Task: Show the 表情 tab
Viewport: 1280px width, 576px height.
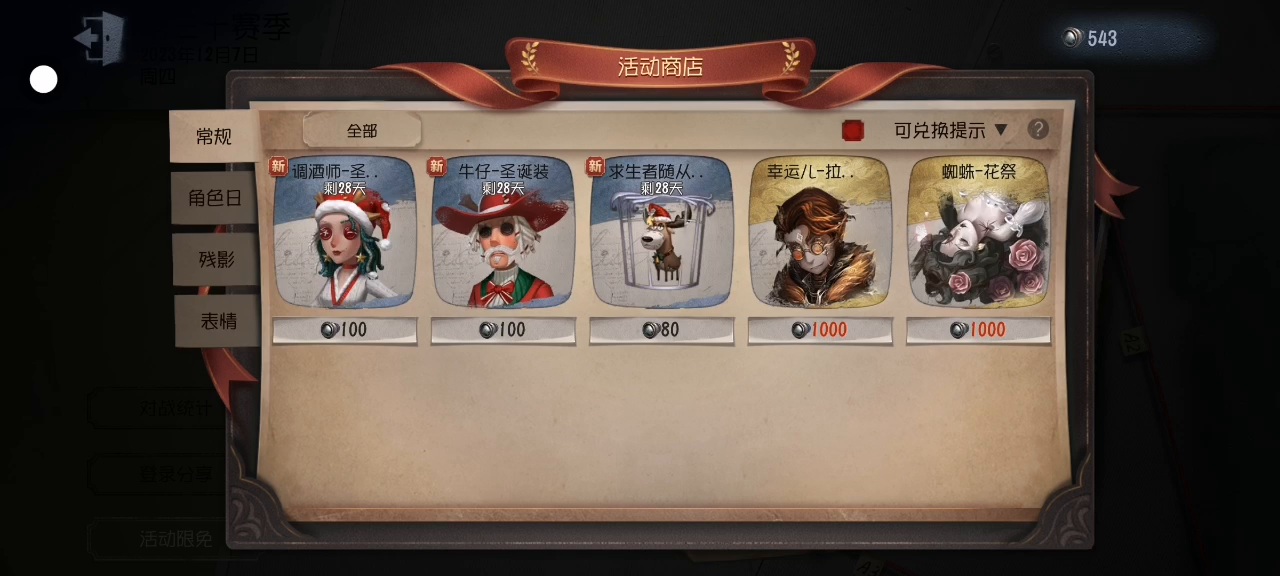Action: 218,321
